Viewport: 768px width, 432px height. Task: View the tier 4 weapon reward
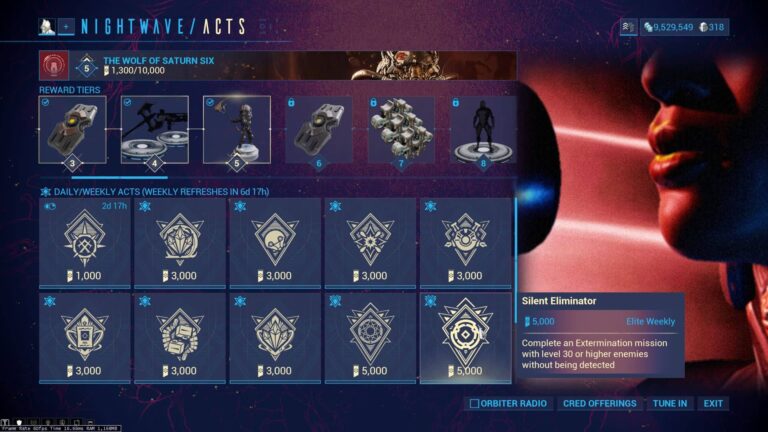(x=154, y=130)
